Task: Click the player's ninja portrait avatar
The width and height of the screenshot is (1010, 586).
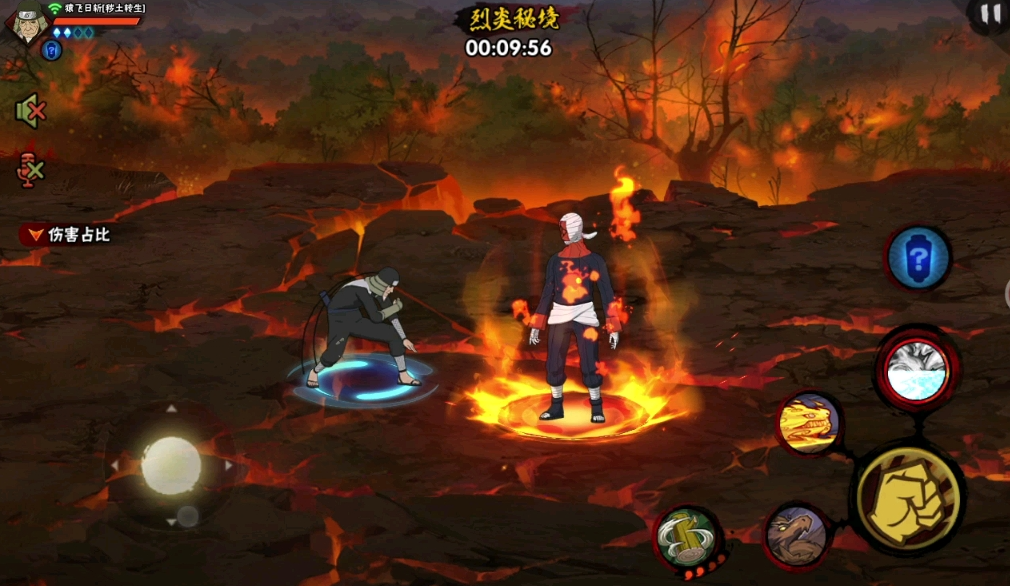Action: (25, 23)
